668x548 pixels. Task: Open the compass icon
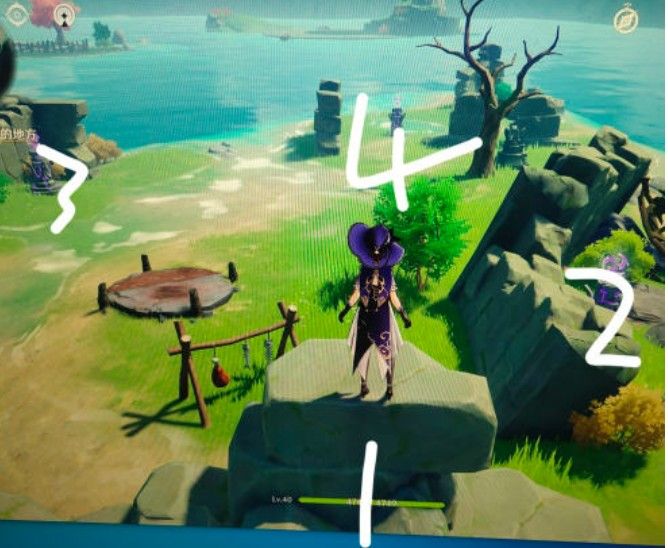[x=627, y=19]
